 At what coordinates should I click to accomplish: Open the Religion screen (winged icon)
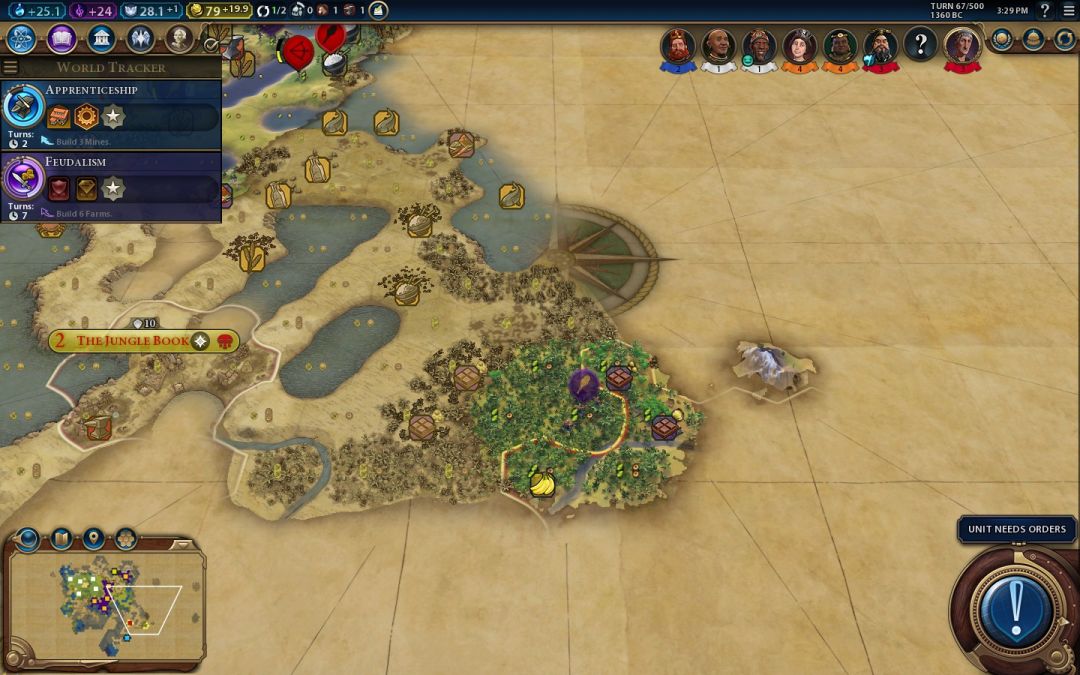140,39
